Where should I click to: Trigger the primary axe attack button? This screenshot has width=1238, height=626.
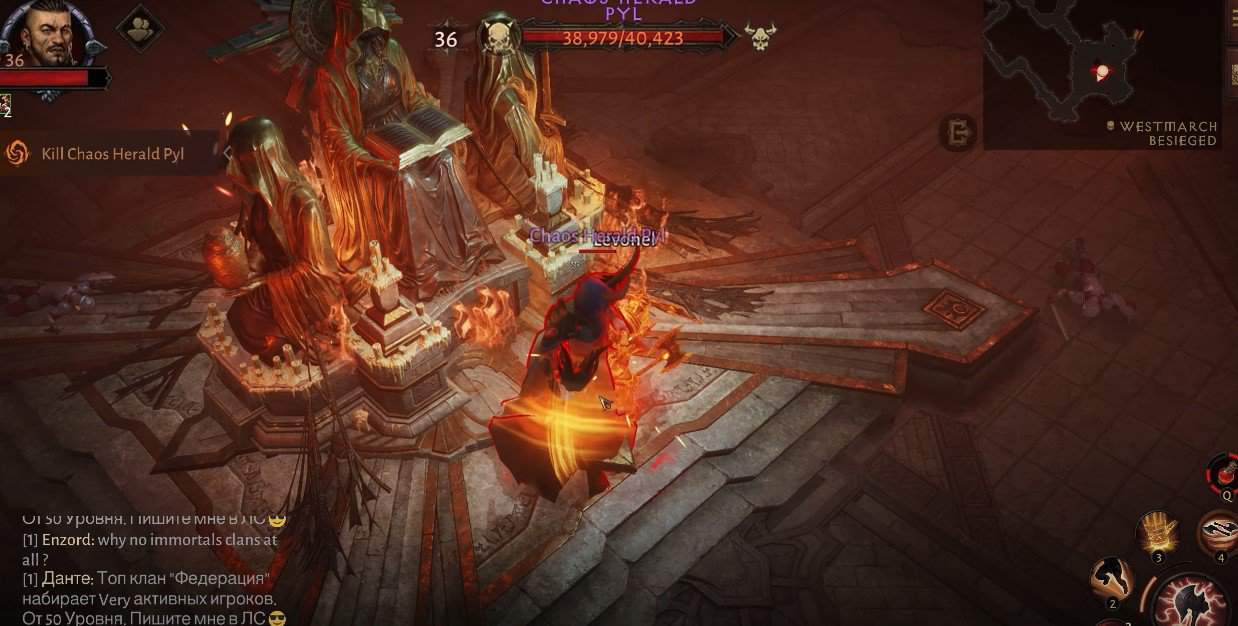tap(1192, 602)
